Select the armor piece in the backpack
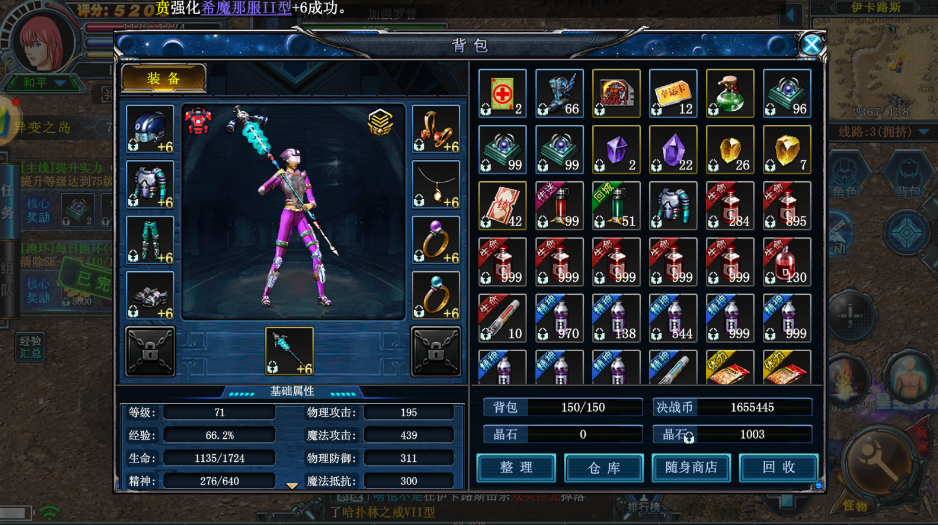Image resolution: width=938 pixels, height=525 pixels. (673, 206)
